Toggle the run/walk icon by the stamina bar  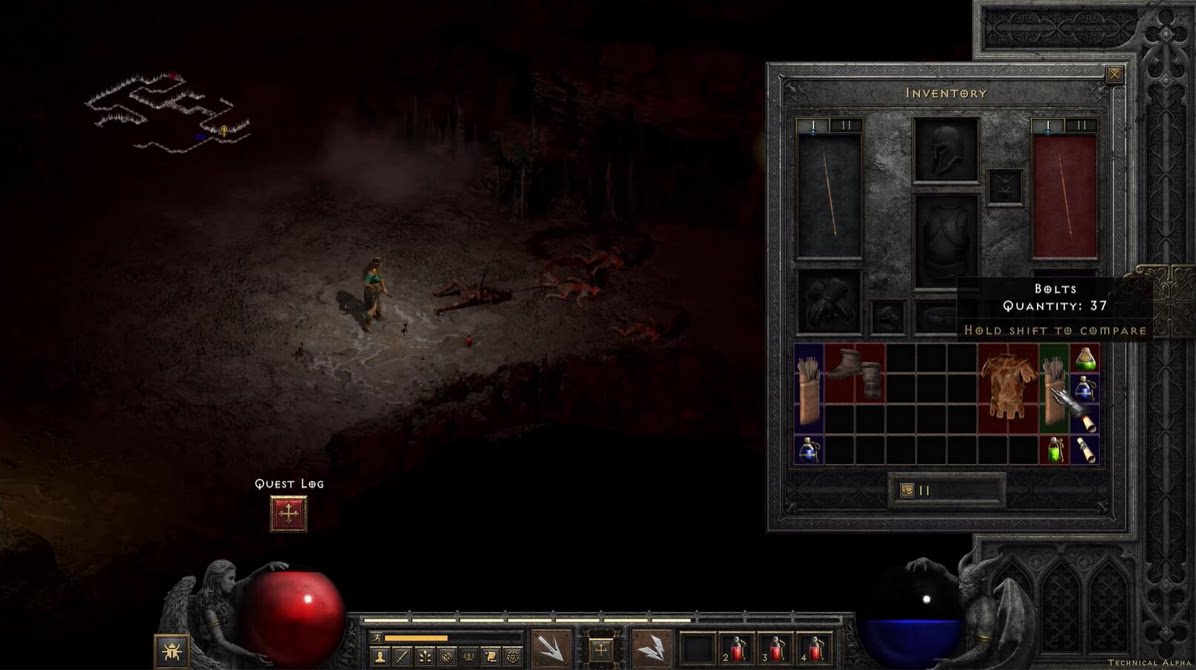click(x=377, y=637)
